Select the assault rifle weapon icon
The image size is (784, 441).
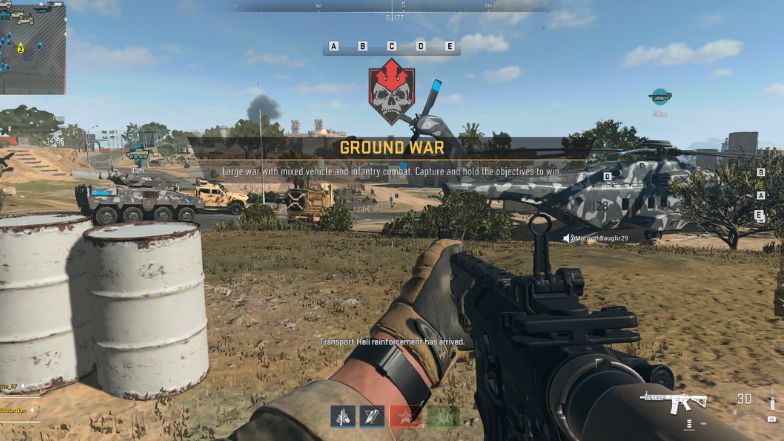(x=677, y=402)
